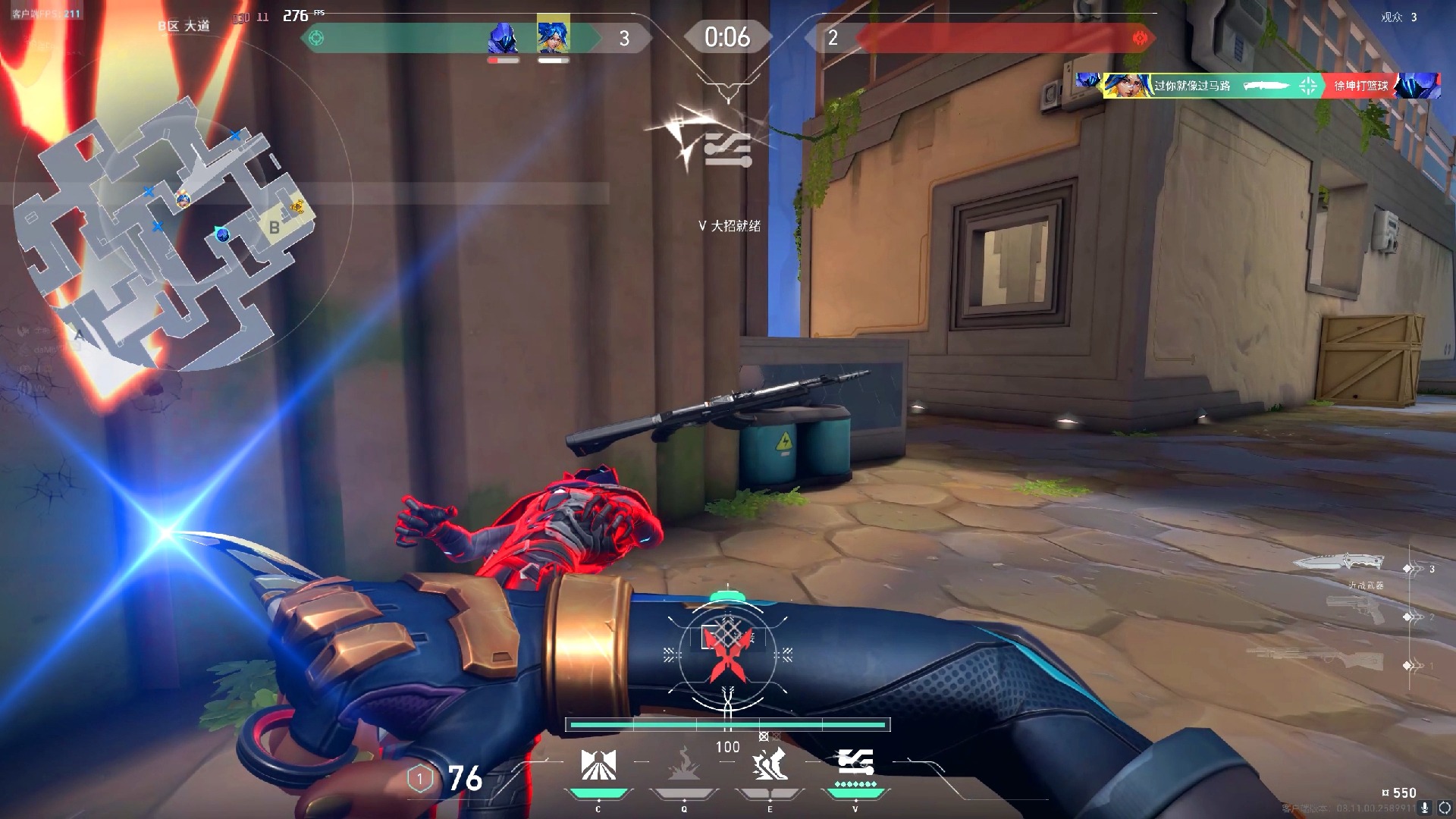1456x819 pixels.
Task: Select the Relay Bolt ability icon
Action: coord(684,766)
